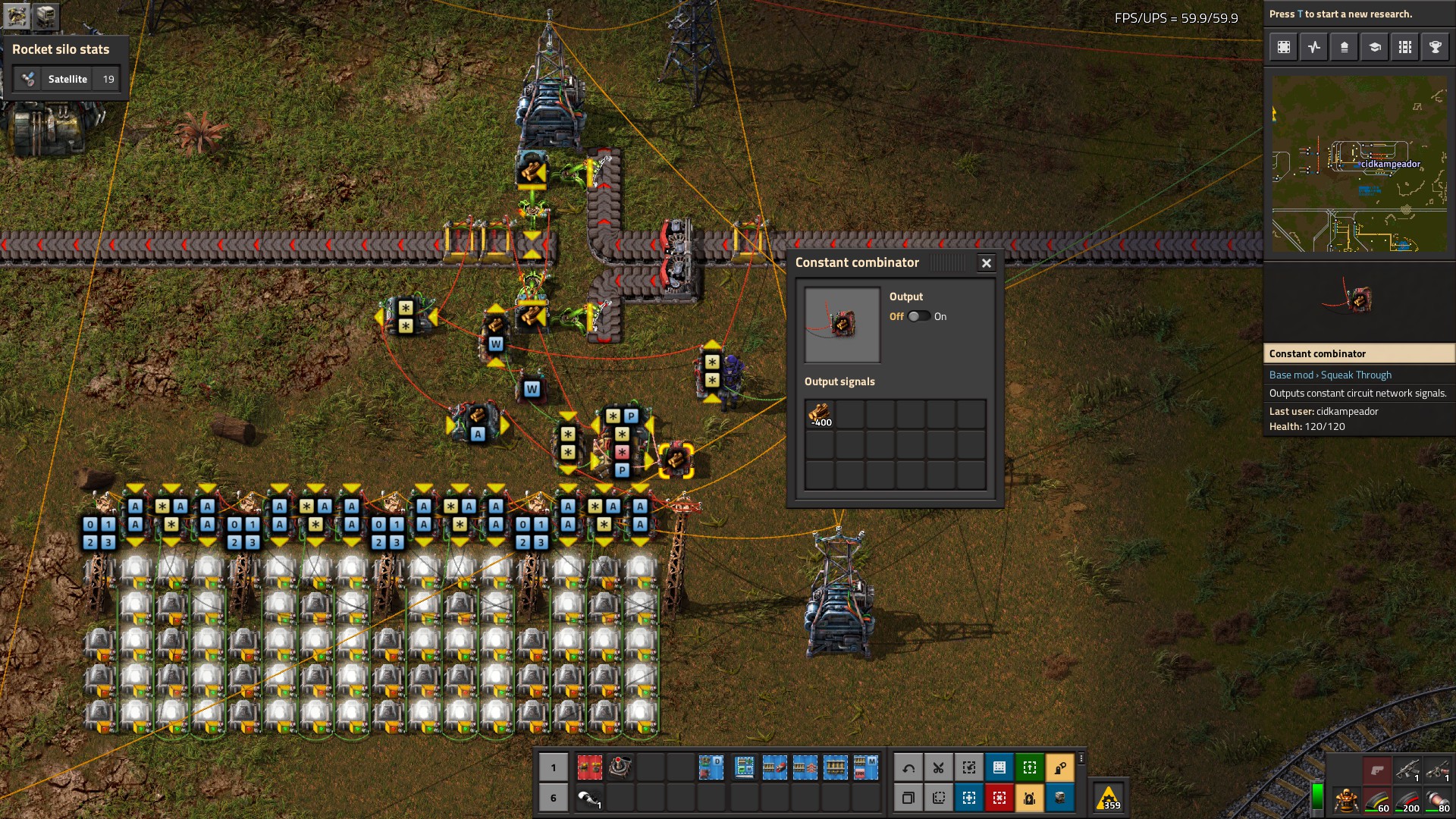
Task: Pick the red blueprint in first quickbar slot
Action: 589,767
